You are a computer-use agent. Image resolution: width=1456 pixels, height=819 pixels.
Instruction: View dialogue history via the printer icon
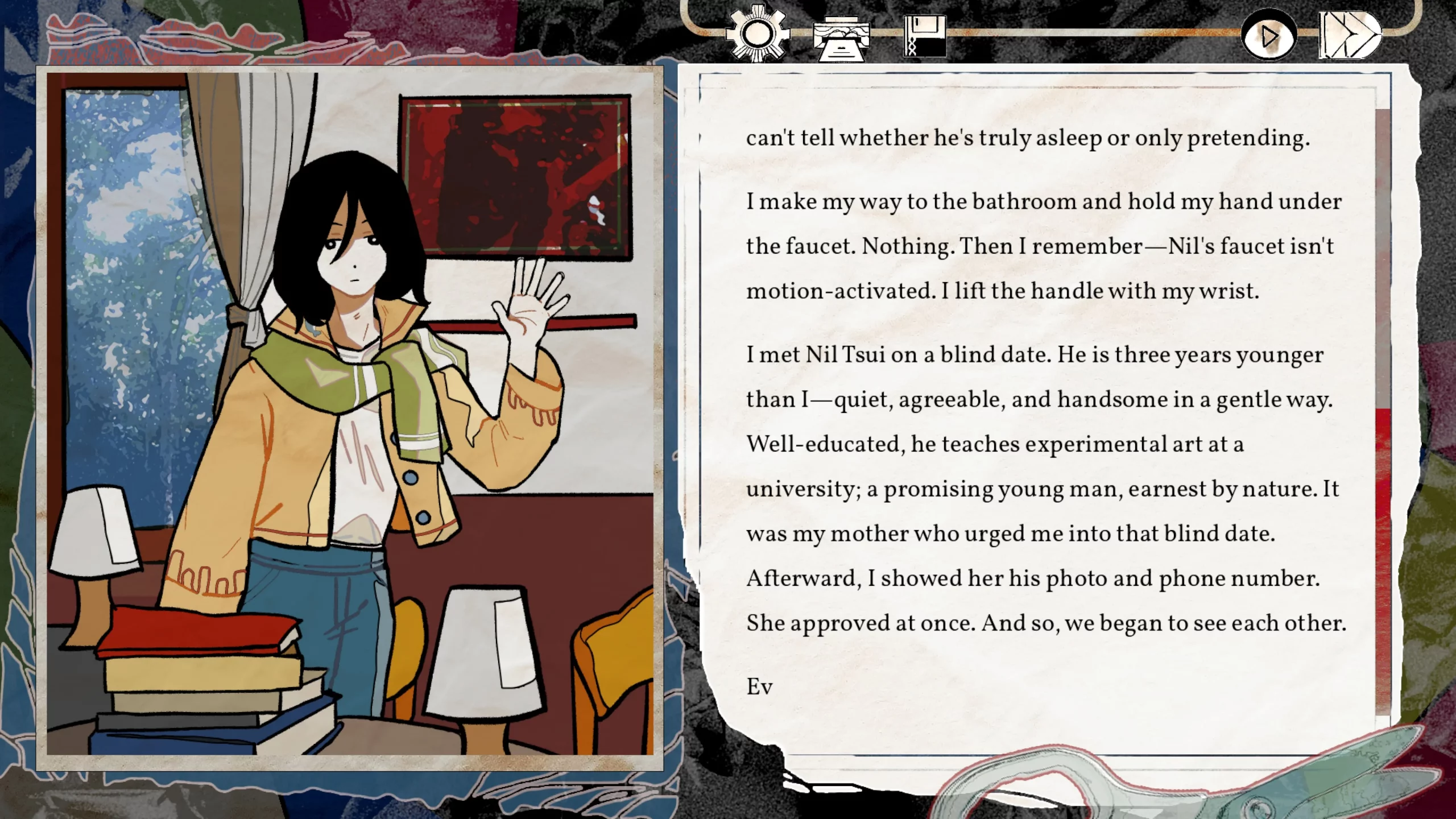[840, 38]
